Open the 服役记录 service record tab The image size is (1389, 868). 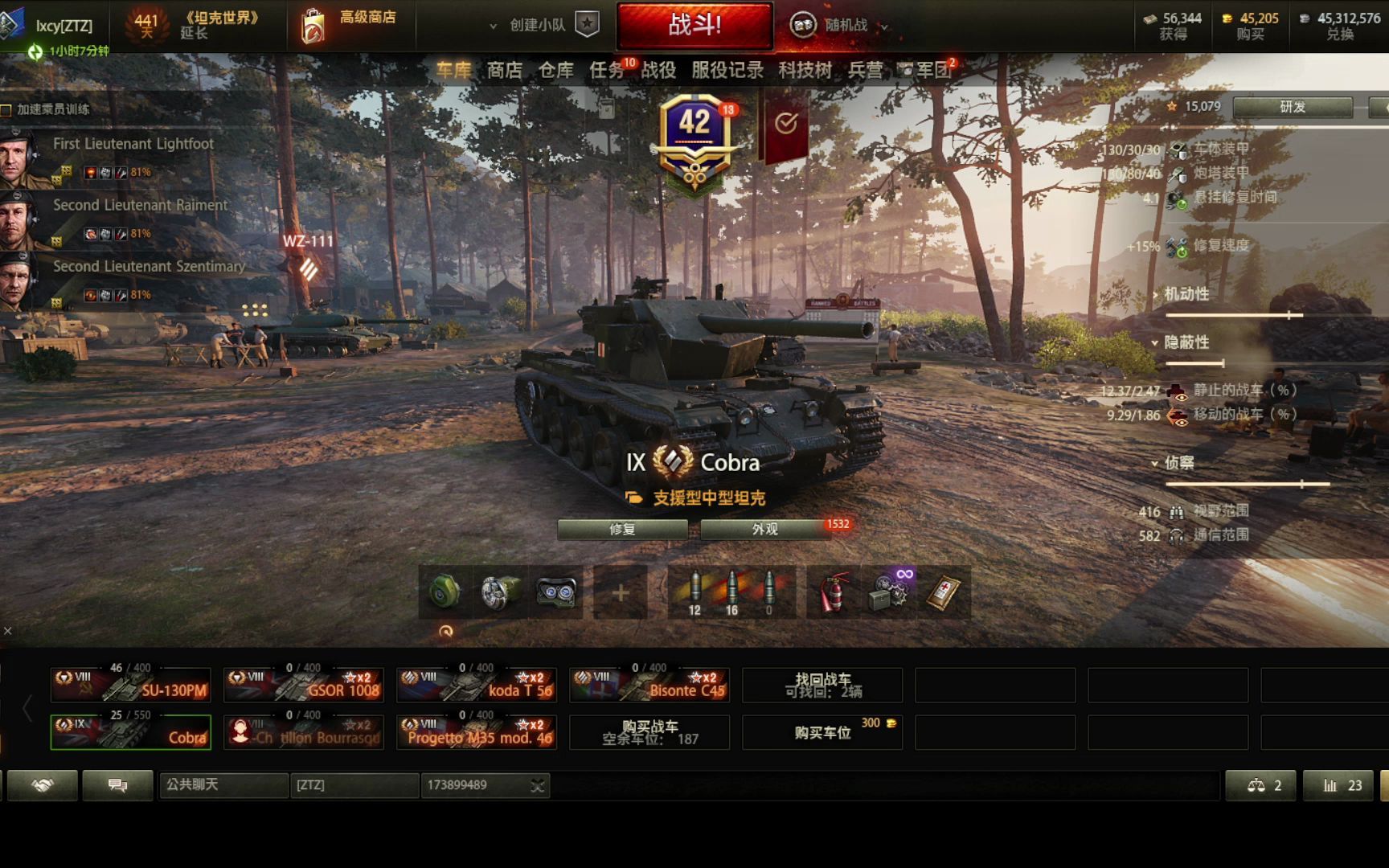(727, 71)
